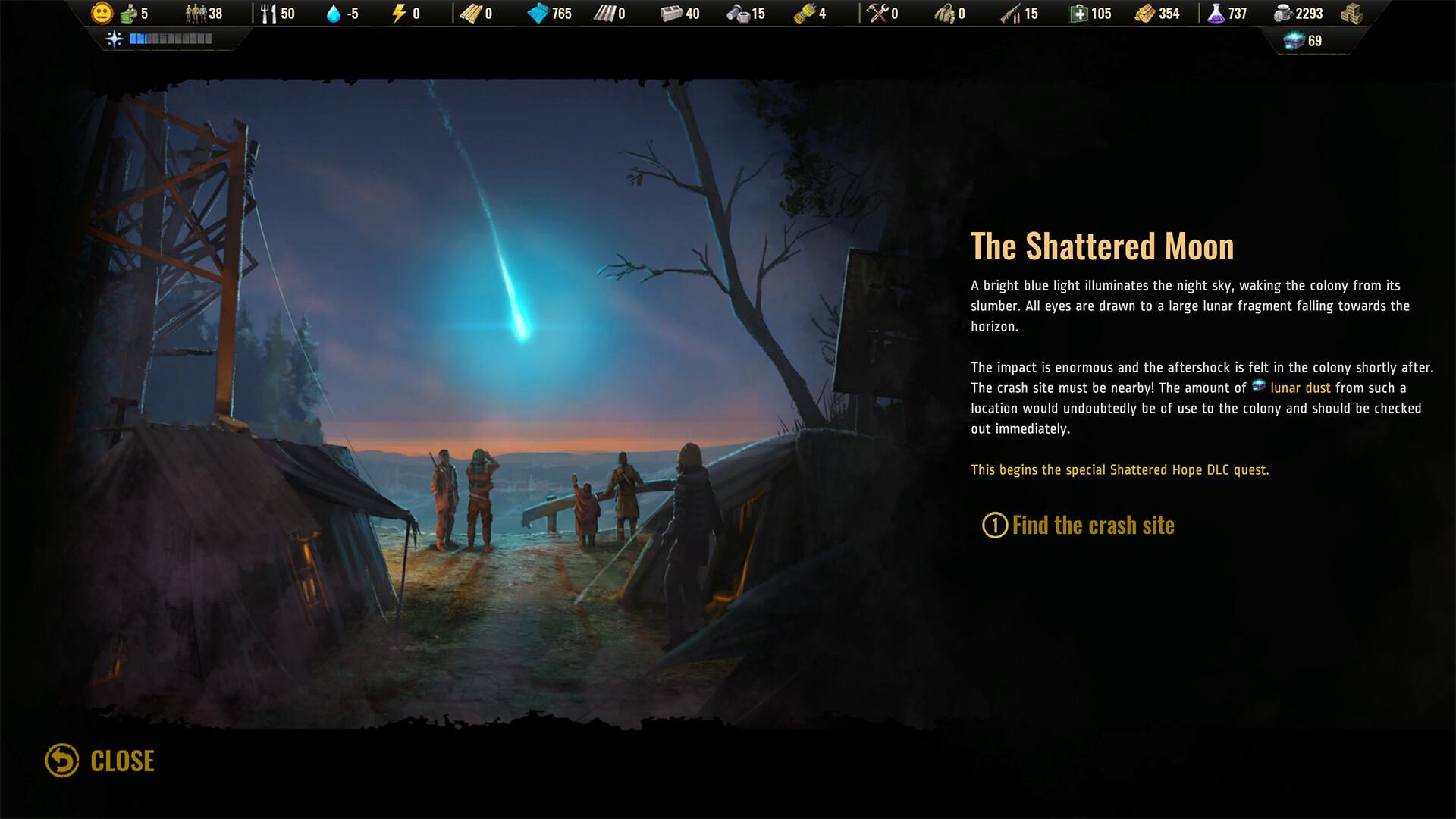This screenshot has width=1456, height=819.
Task: Select the tools hammer-and-wrench icon
Action: 876,12
